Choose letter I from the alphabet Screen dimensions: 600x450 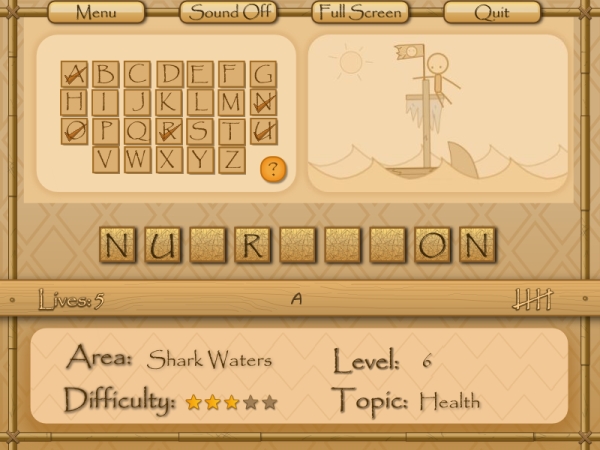coord(106,102)
